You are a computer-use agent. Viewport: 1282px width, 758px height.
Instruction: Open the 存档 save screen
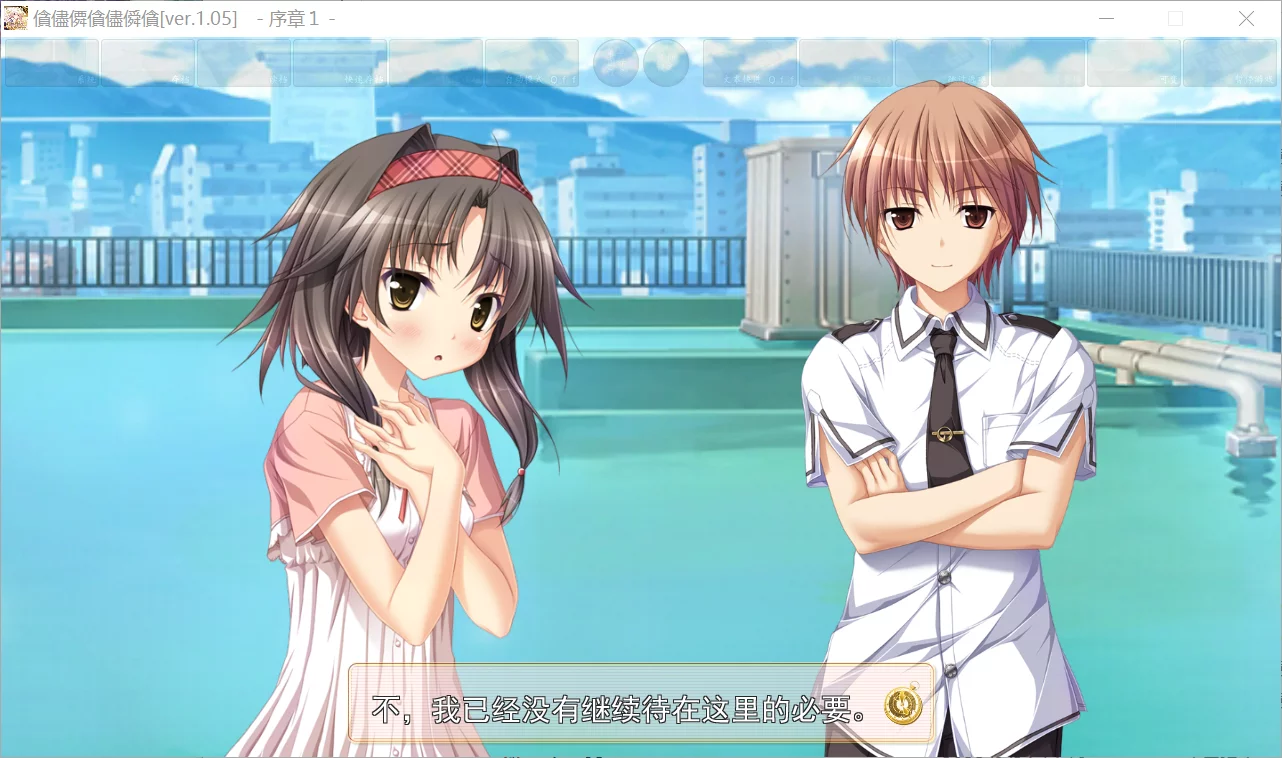148,63
